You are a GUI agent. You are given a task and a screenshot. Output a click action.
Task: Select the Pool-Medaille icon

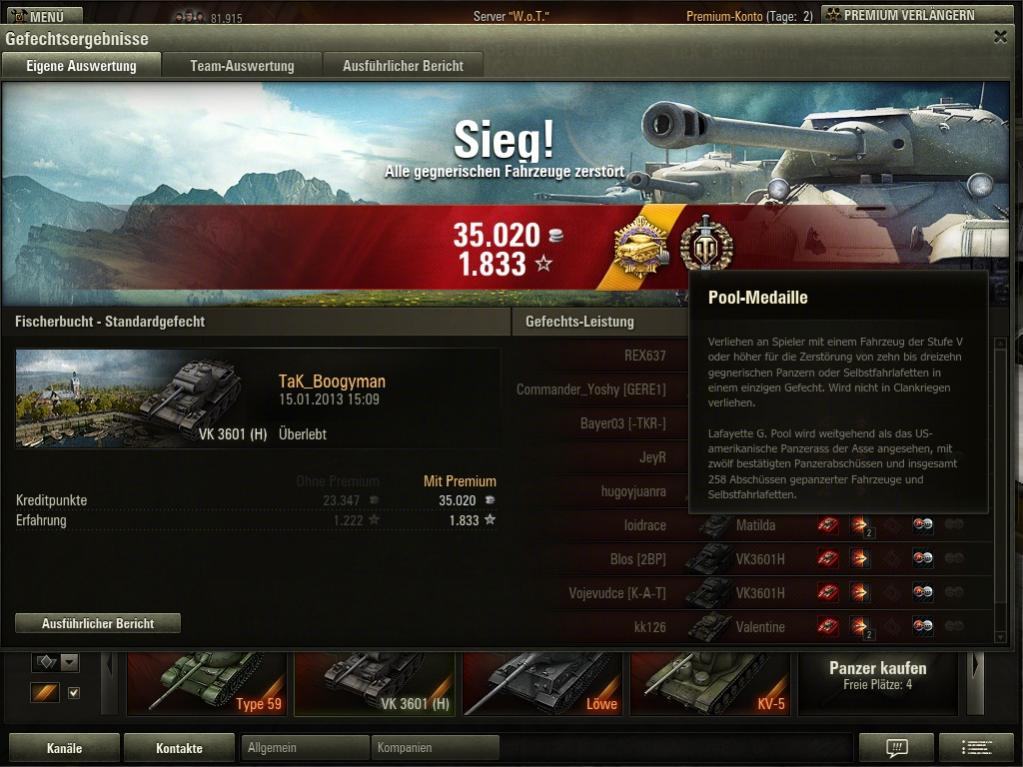706,245
